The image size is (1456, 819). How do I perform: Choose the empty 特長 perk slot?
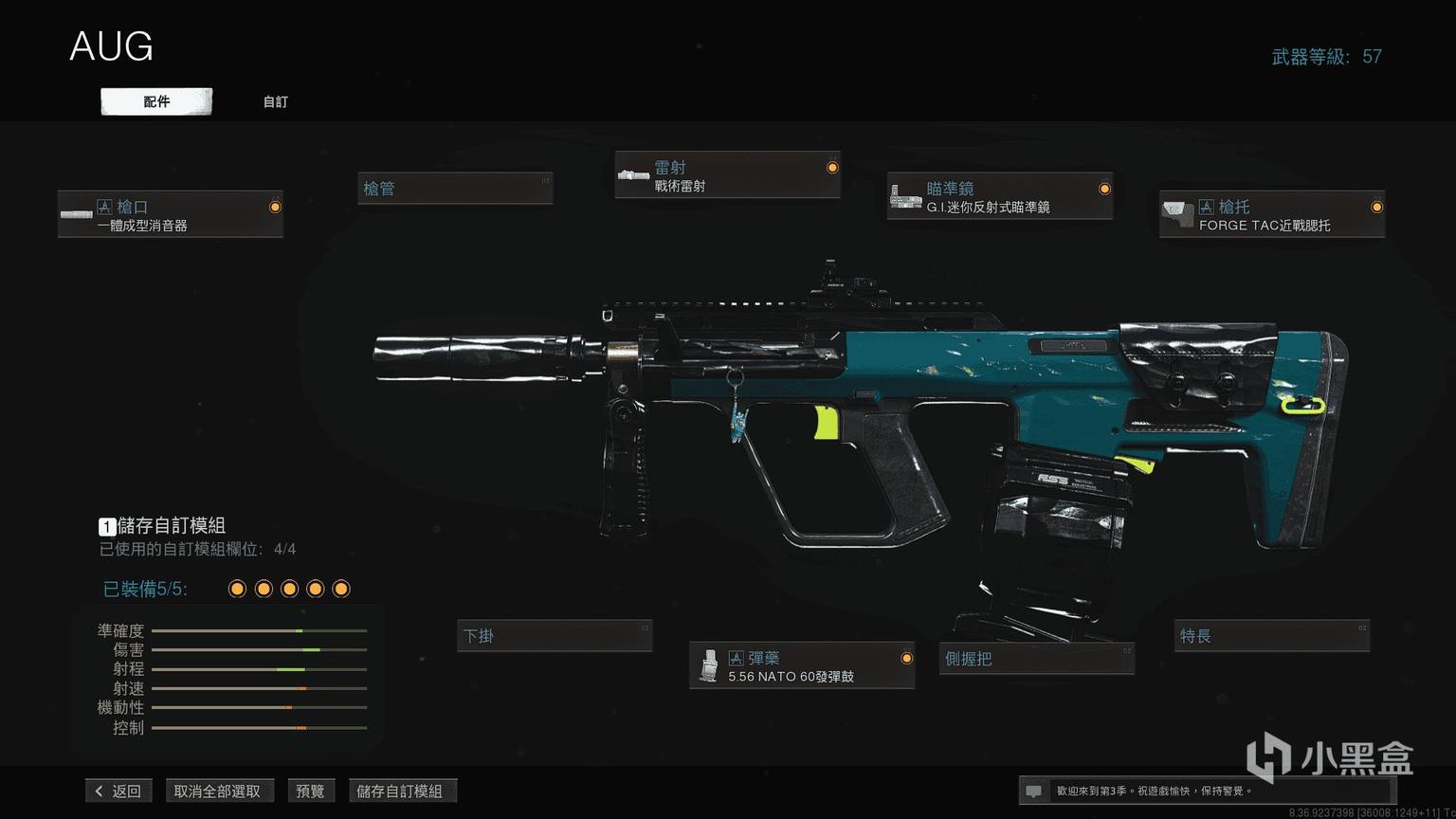click(x=1272, y=635)
